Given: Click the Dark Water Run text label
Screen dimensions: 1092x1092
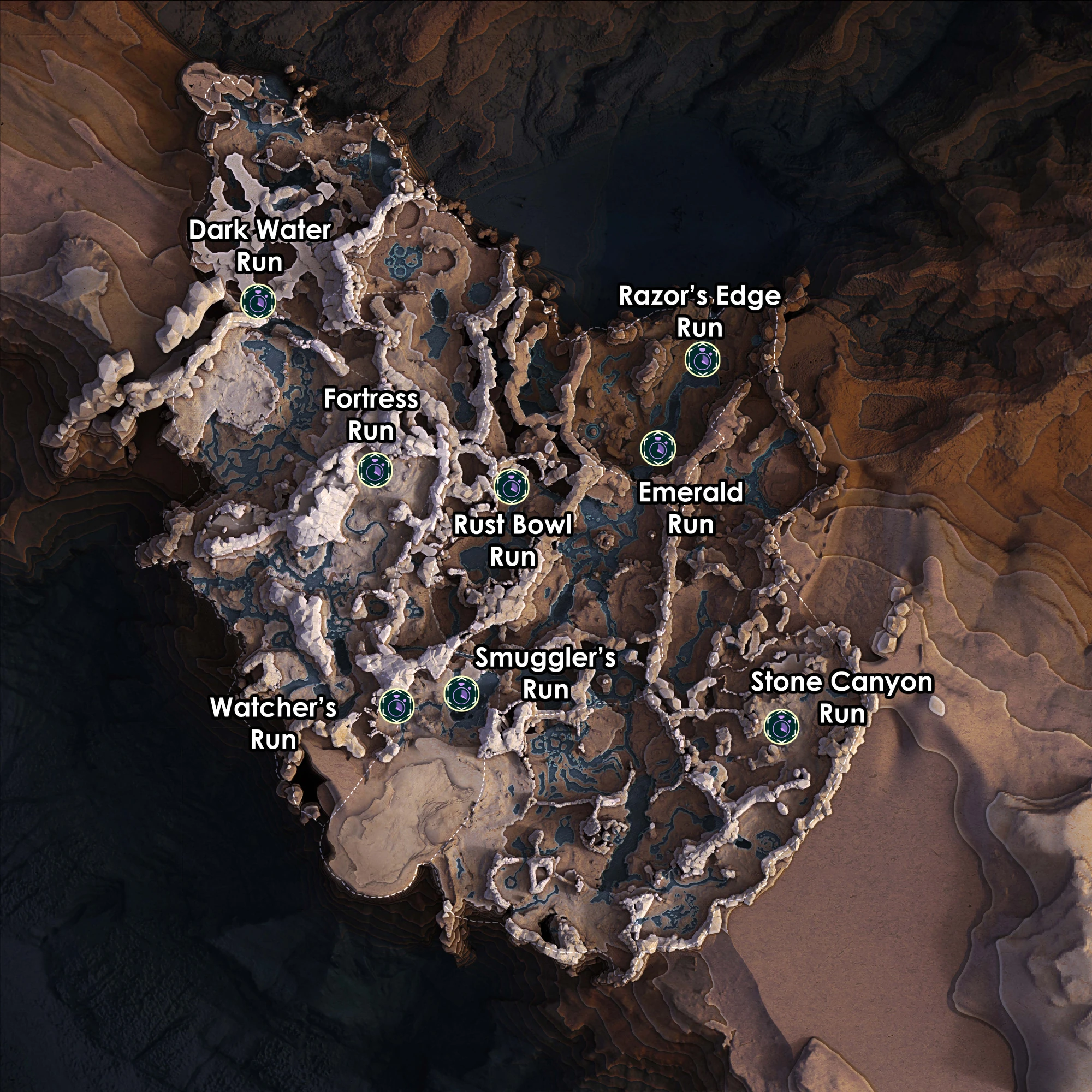Looking at the screenshot, I should point(260,246).
